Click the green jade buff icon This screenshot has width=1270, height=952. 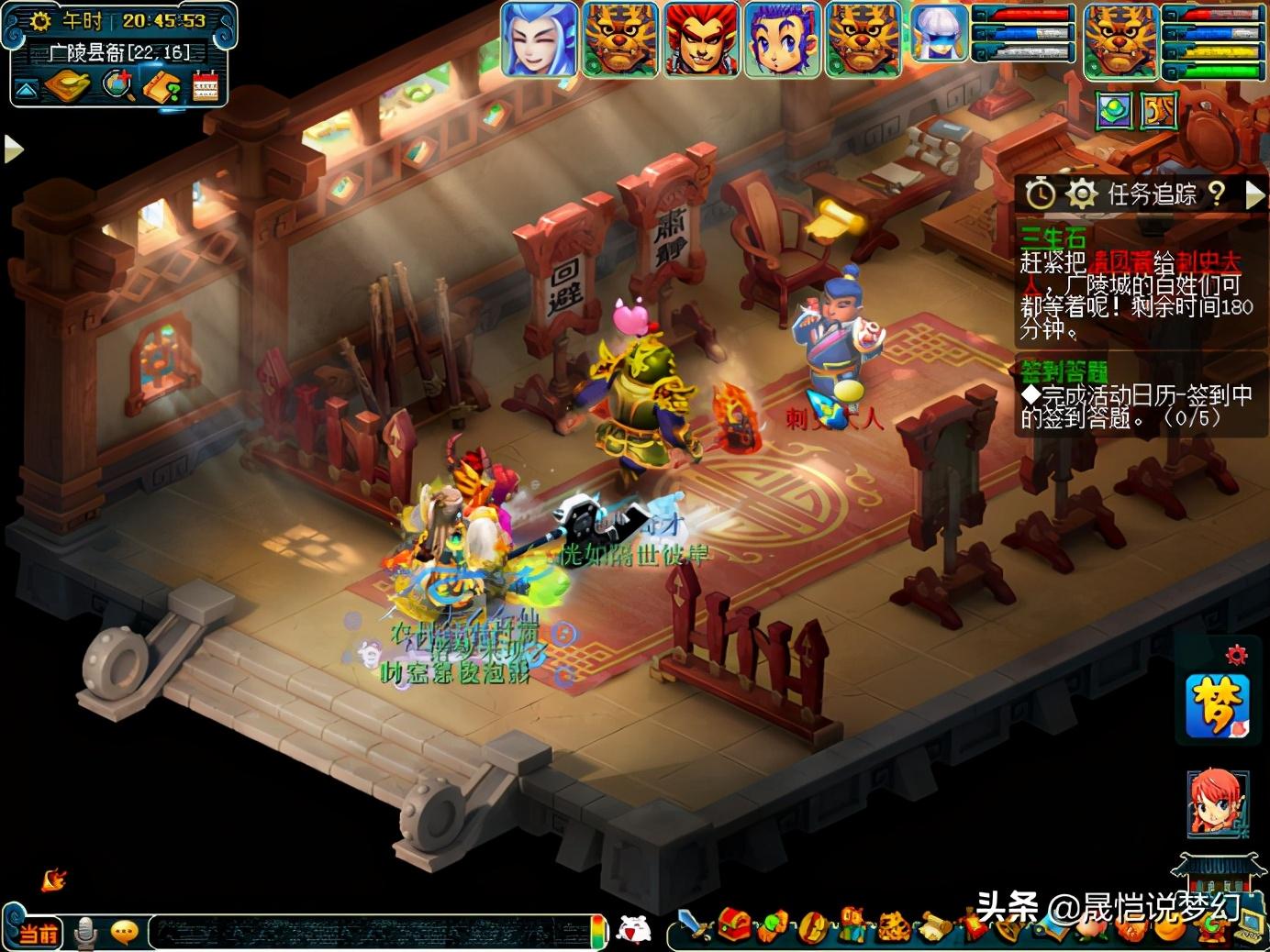coord(1114,111)
